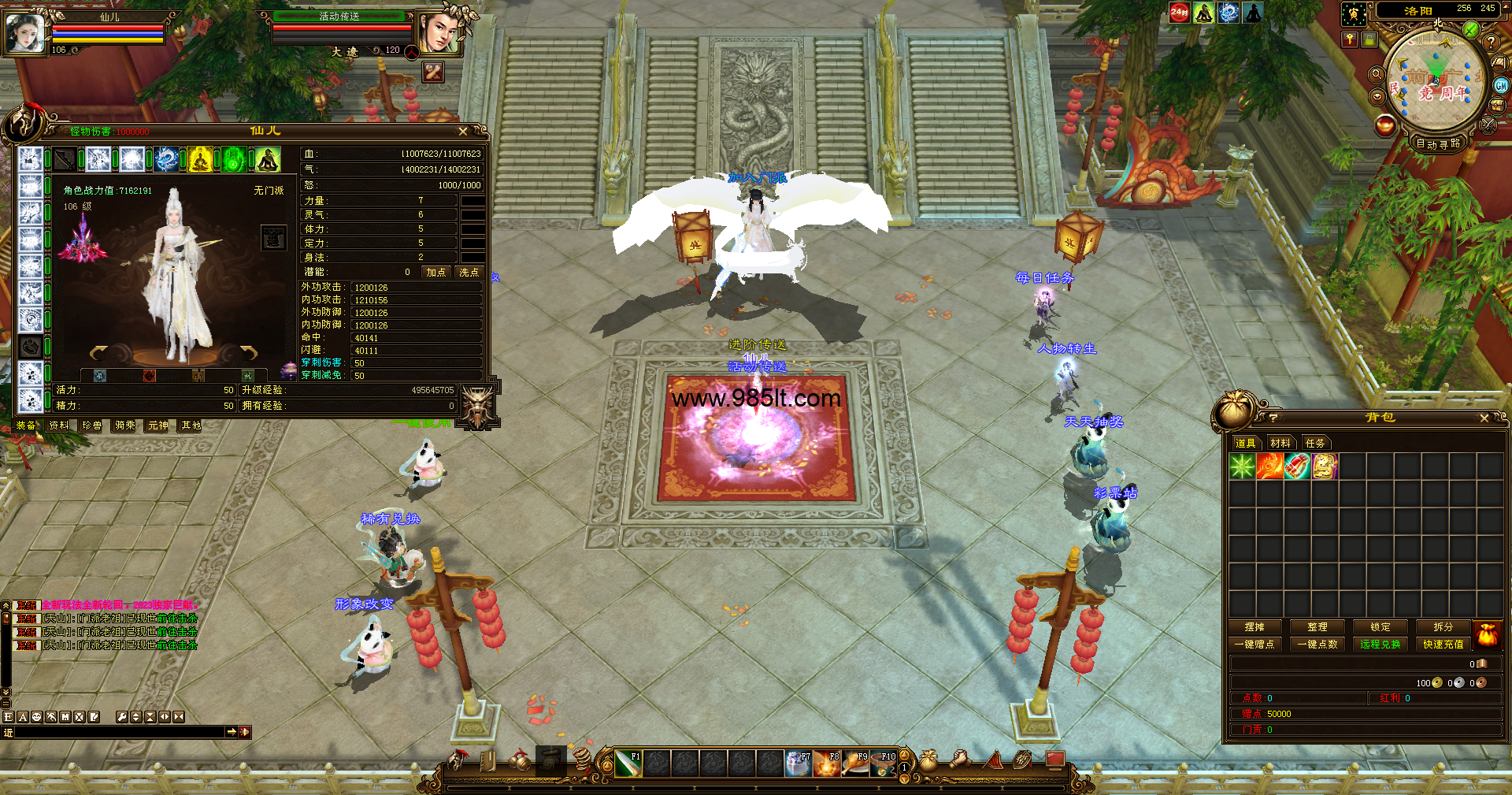Click the 24时 buff icon
The width and height of the screenshot is (1512, 795).
point(1179,12)
